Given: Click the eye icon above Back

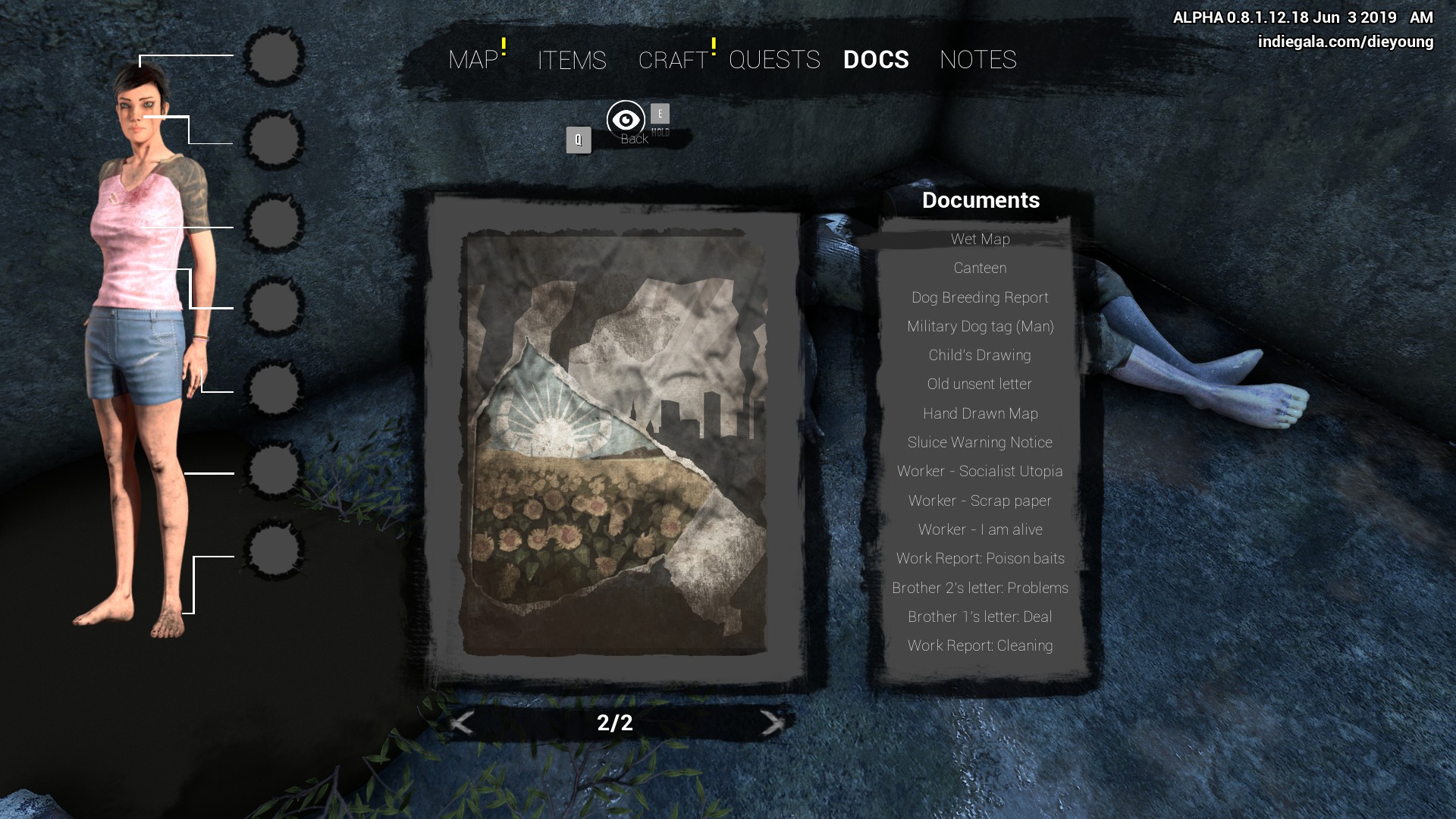Looking at the screenshot, I should (x=626, y=119).
